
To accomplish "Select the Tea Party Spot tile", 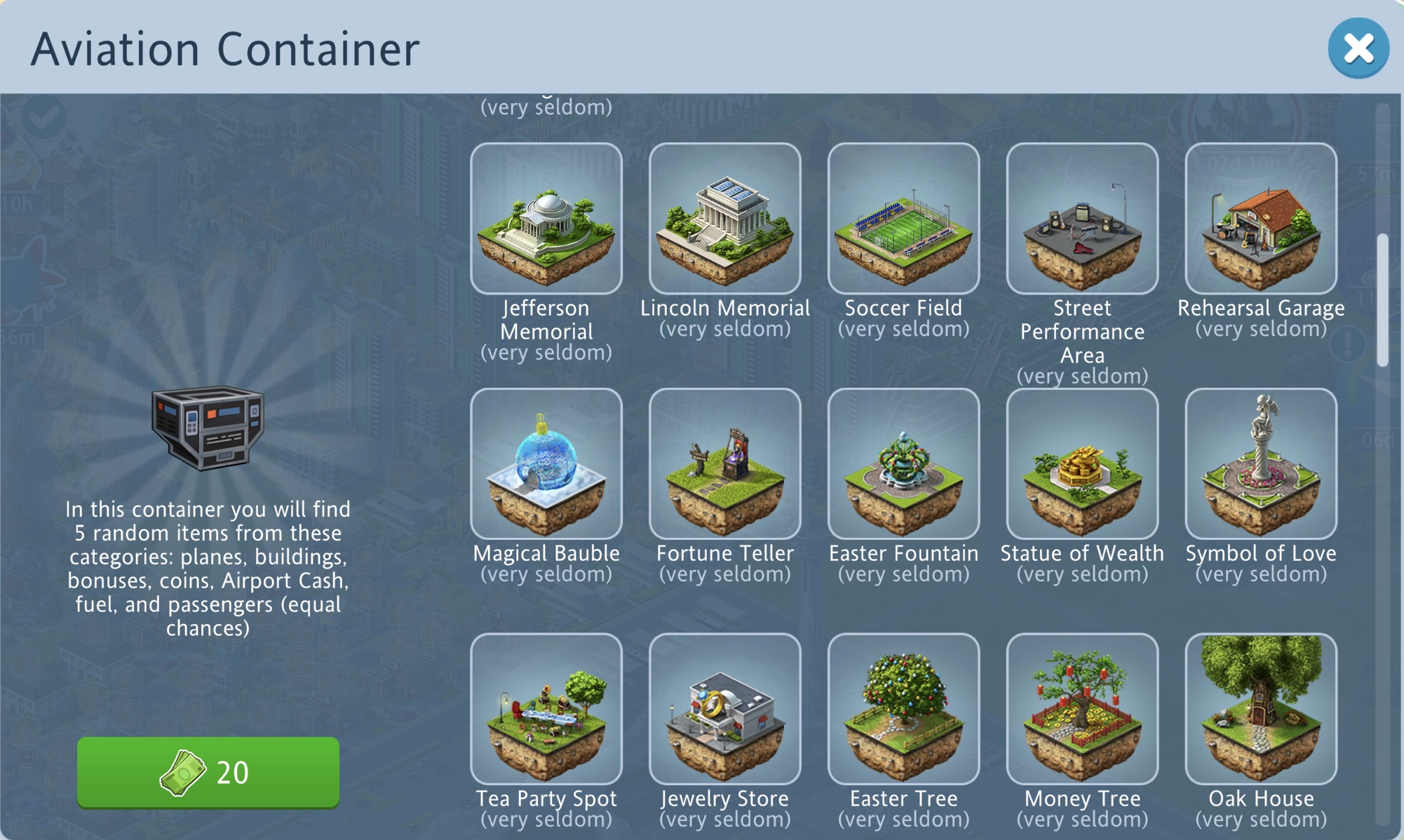I will click(x=546, y=709).
